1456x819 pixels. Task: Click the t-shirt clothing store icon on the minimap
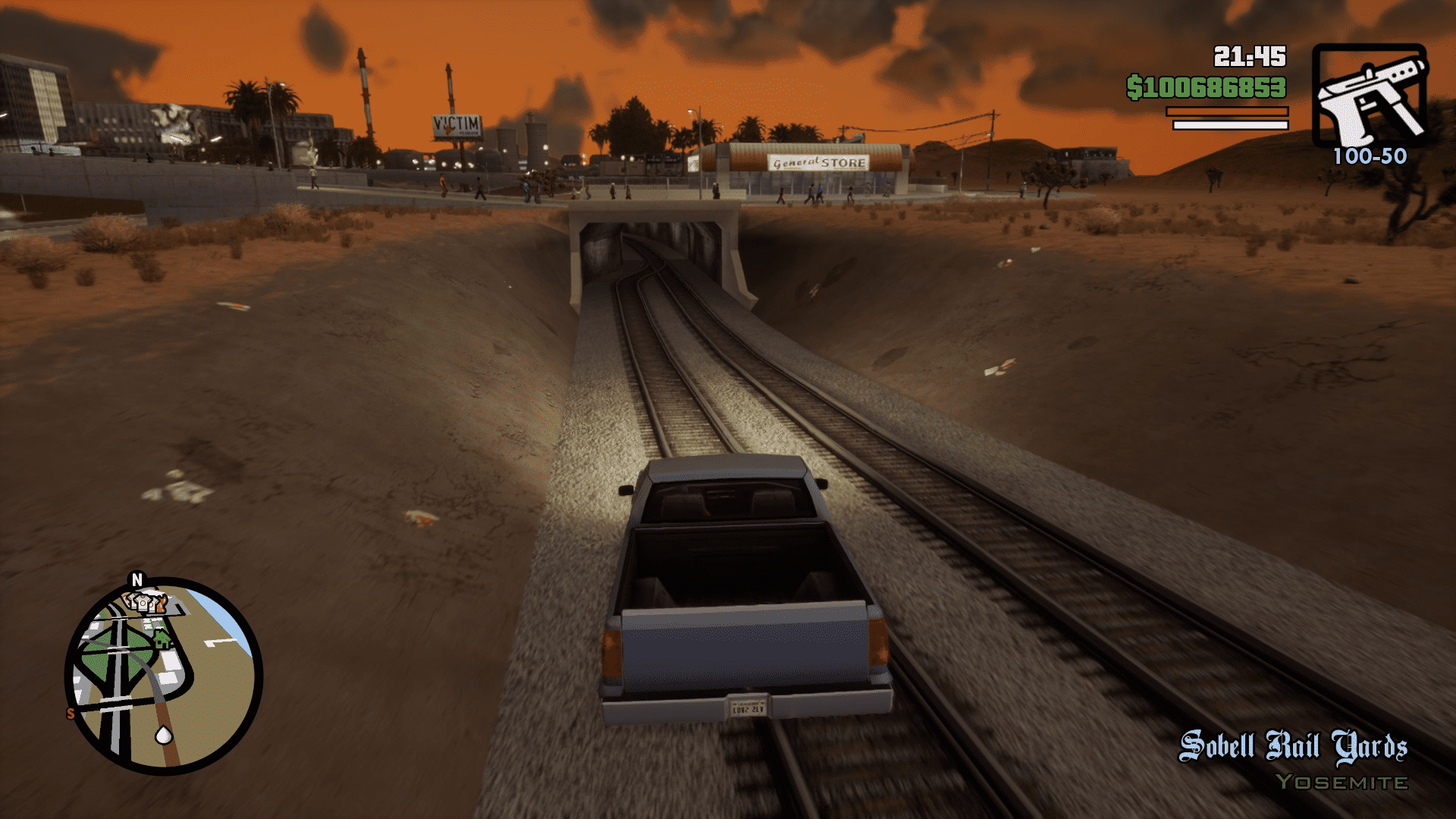143,602
